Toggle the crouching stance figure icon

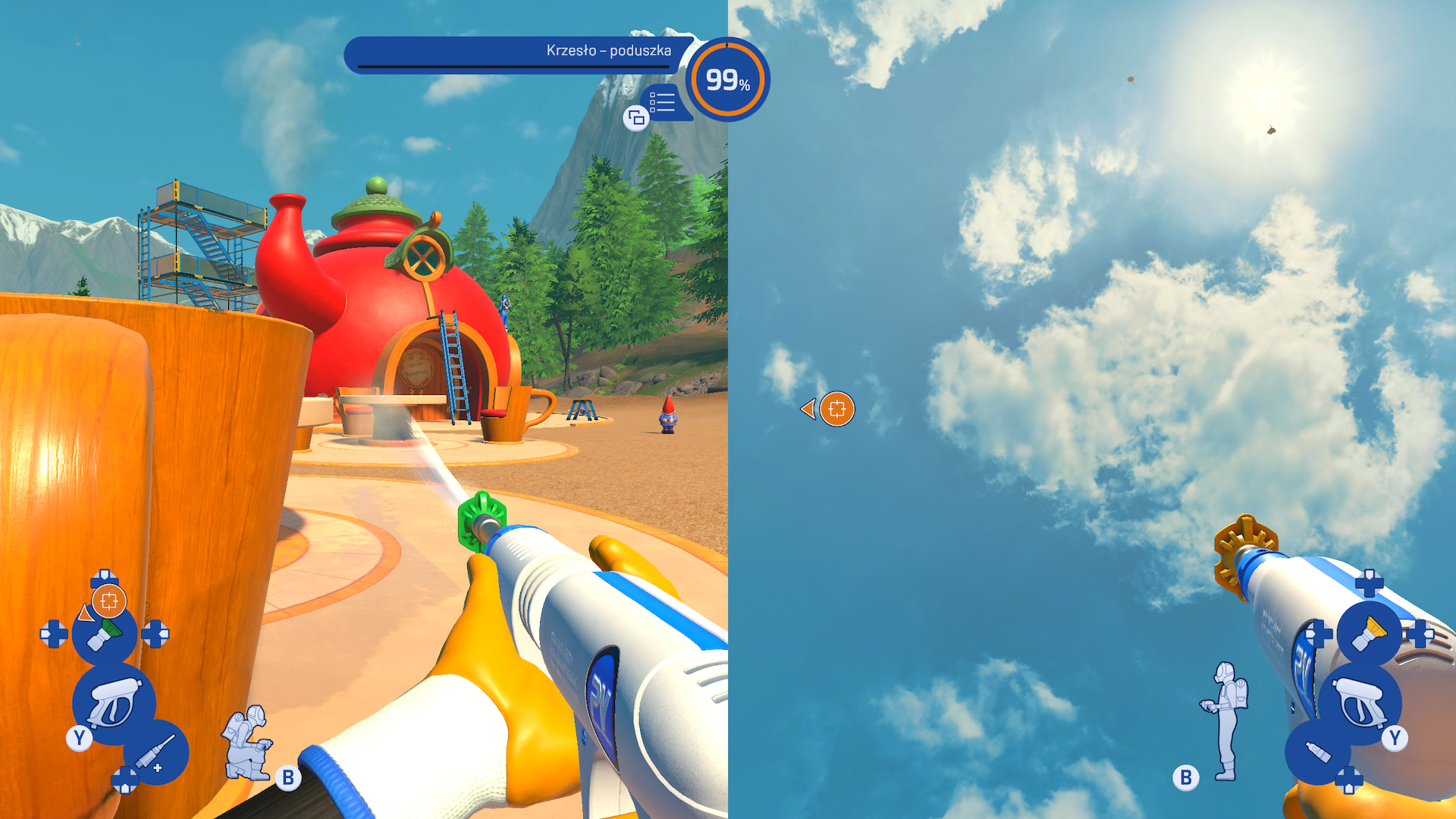pyautogui.click(x=247, y=743)
